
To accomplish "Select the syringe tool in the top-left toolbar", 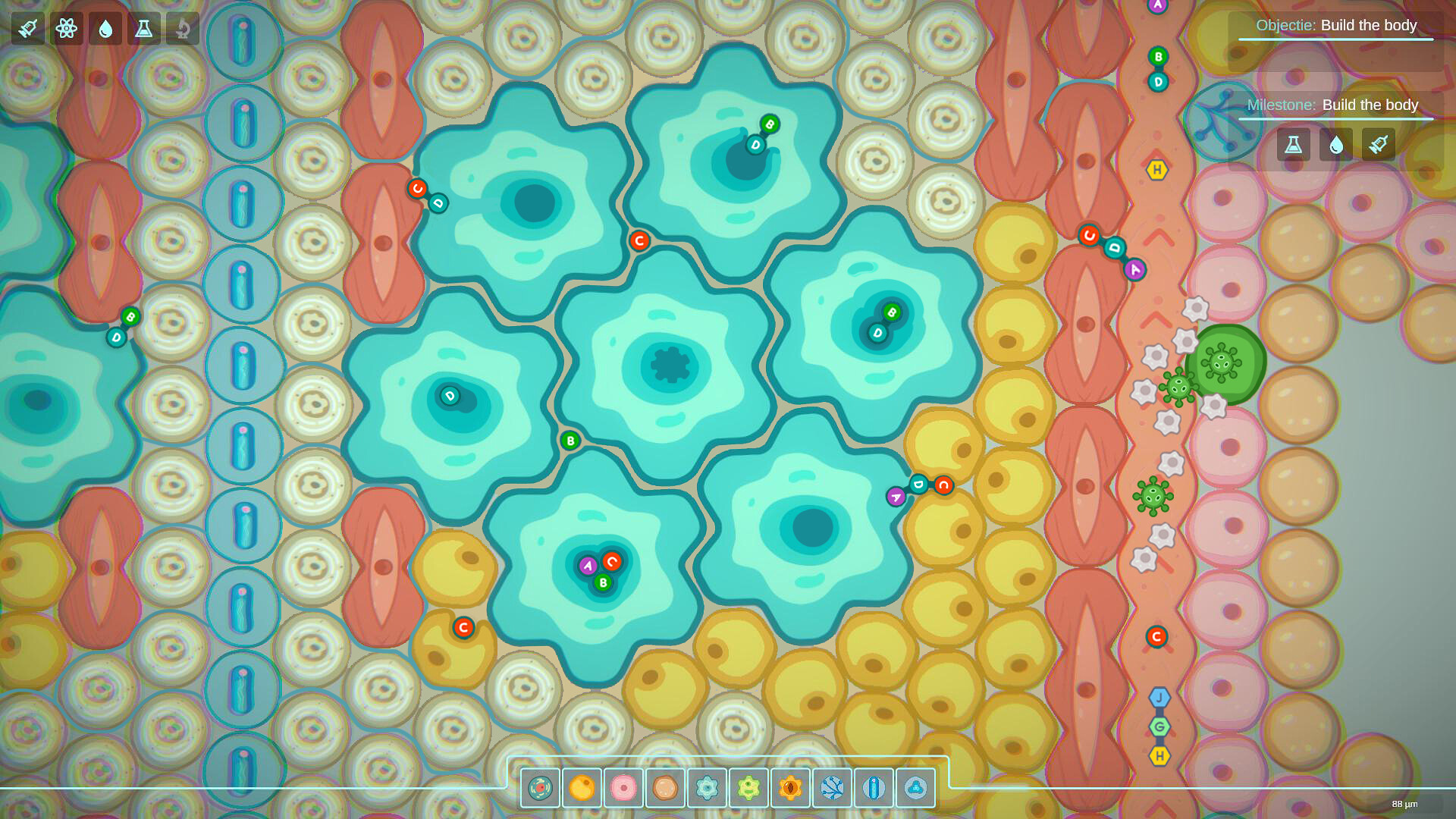I will coord(27,30).
